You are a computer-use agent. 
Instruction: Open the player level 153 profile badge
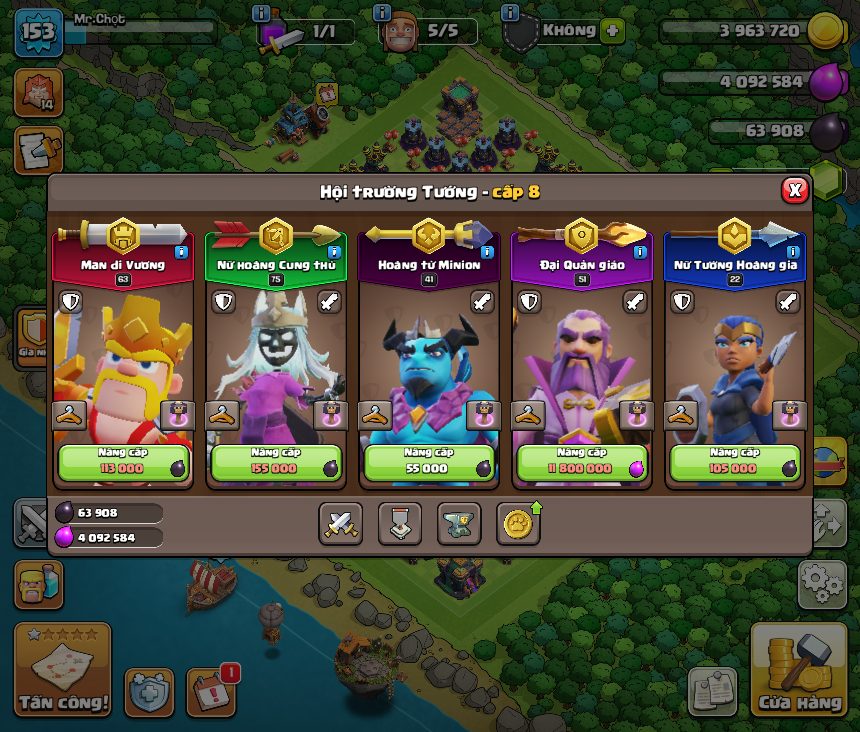pyautogui.click(x=38, y=31)
